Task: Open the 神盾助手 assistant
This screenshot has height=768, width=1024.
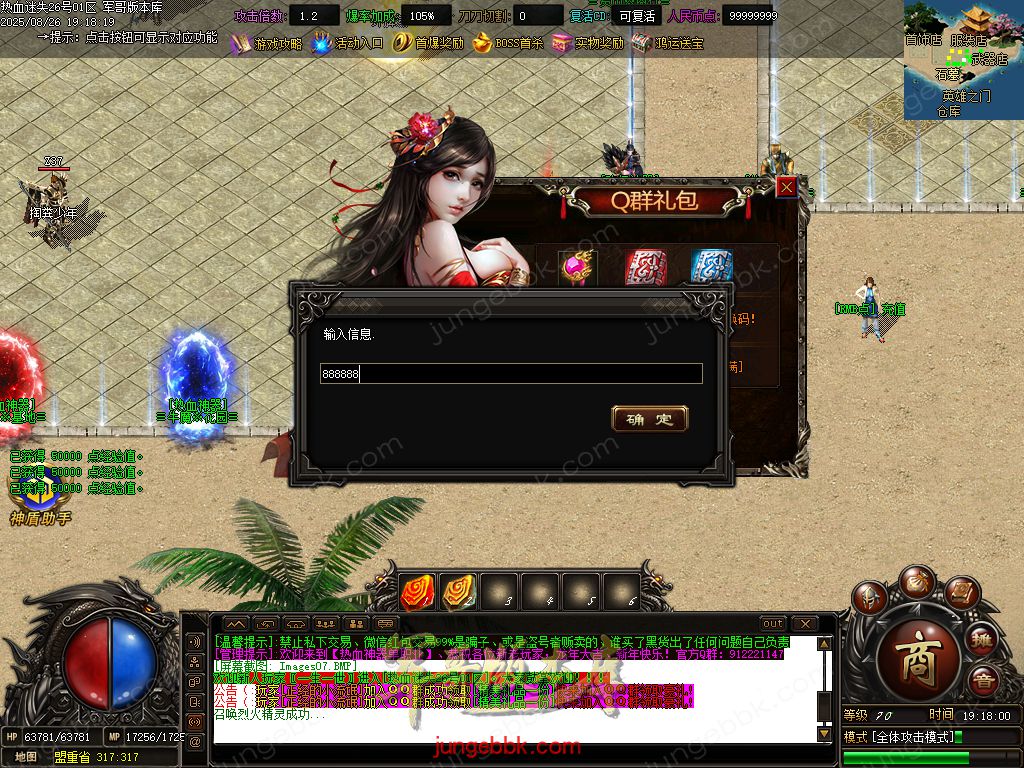Action: (40, 505)
